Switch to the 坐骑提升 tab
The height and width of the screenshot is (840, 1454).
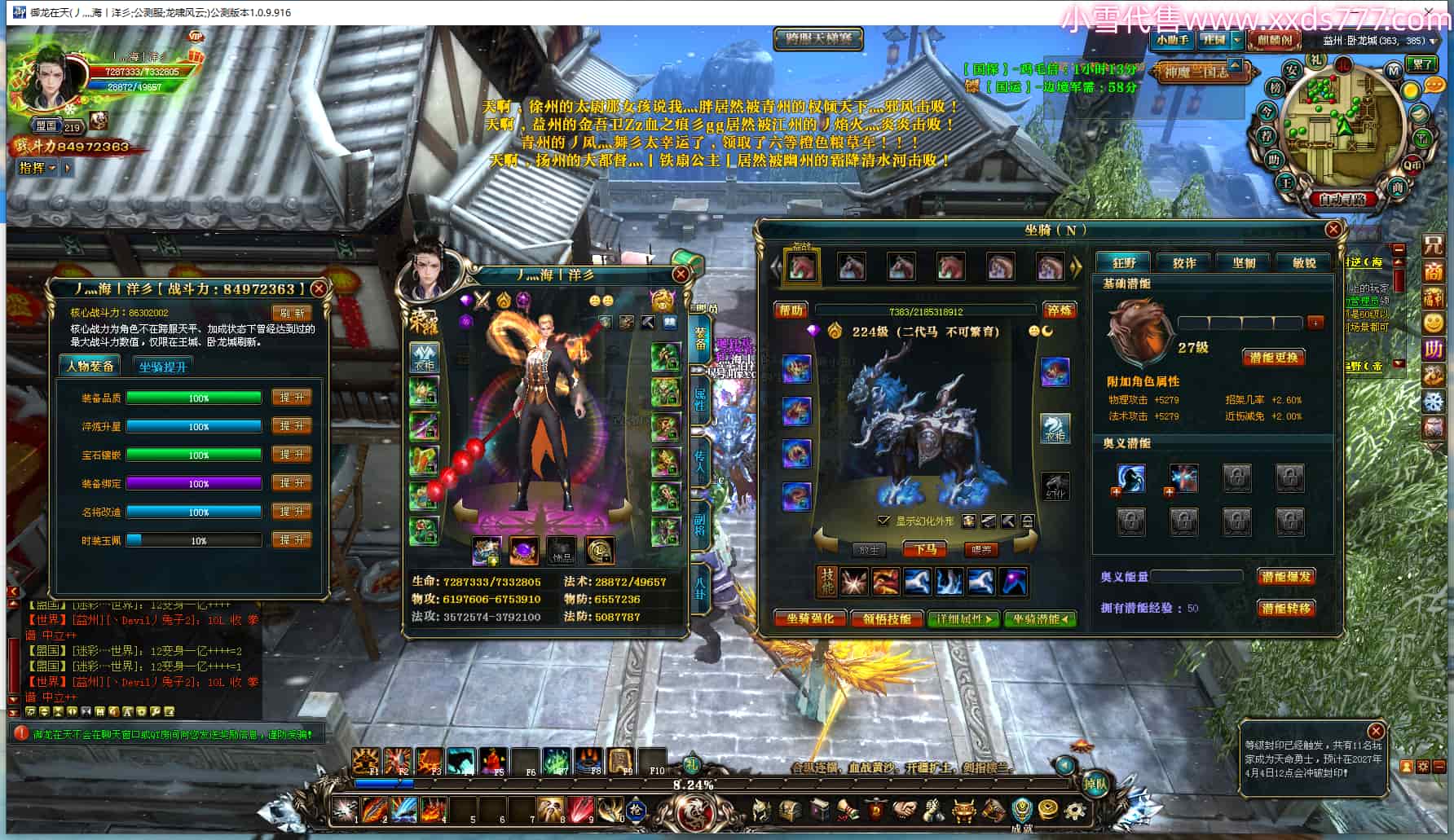pyautogui.click(x=162, y=367)
